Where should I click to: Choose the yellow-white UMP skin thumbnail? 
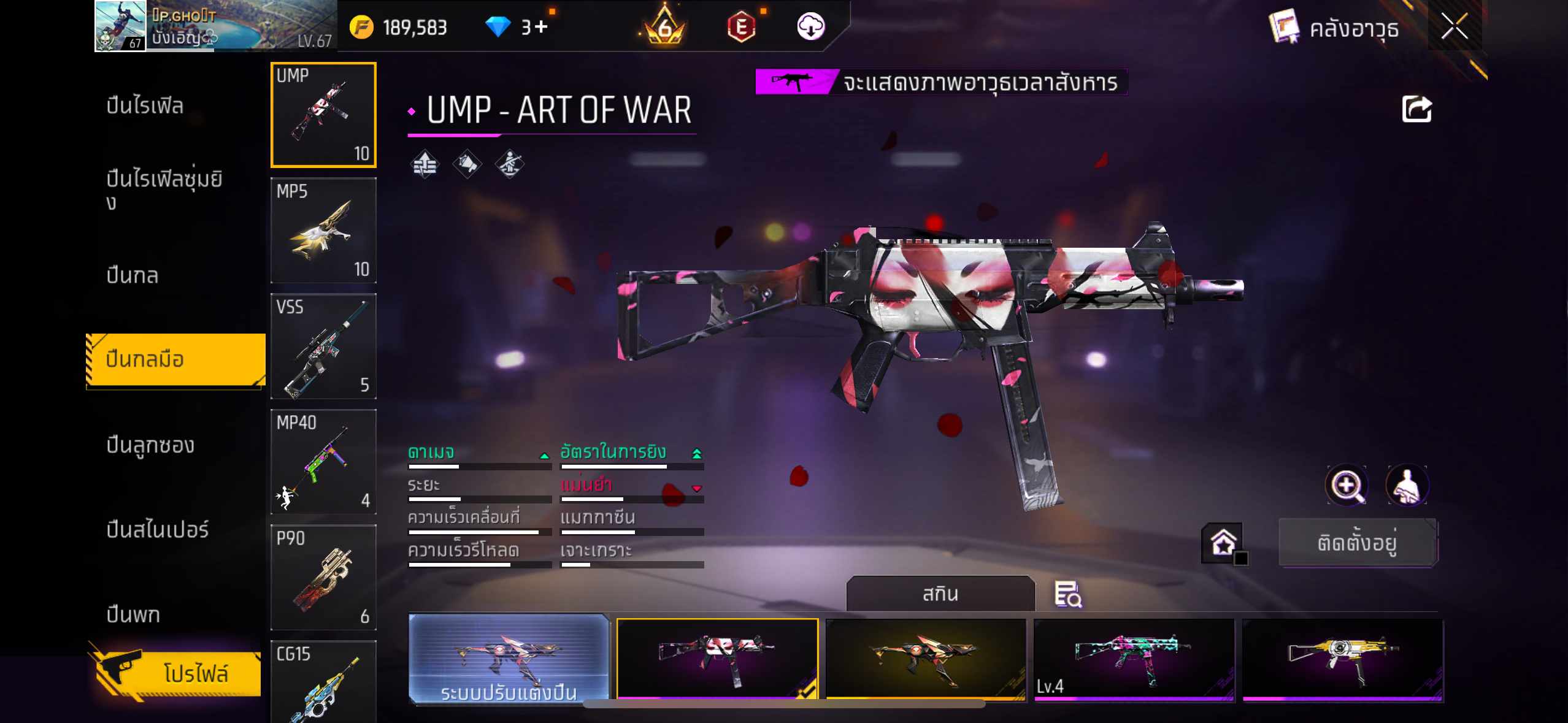(x=1342, y=659)
